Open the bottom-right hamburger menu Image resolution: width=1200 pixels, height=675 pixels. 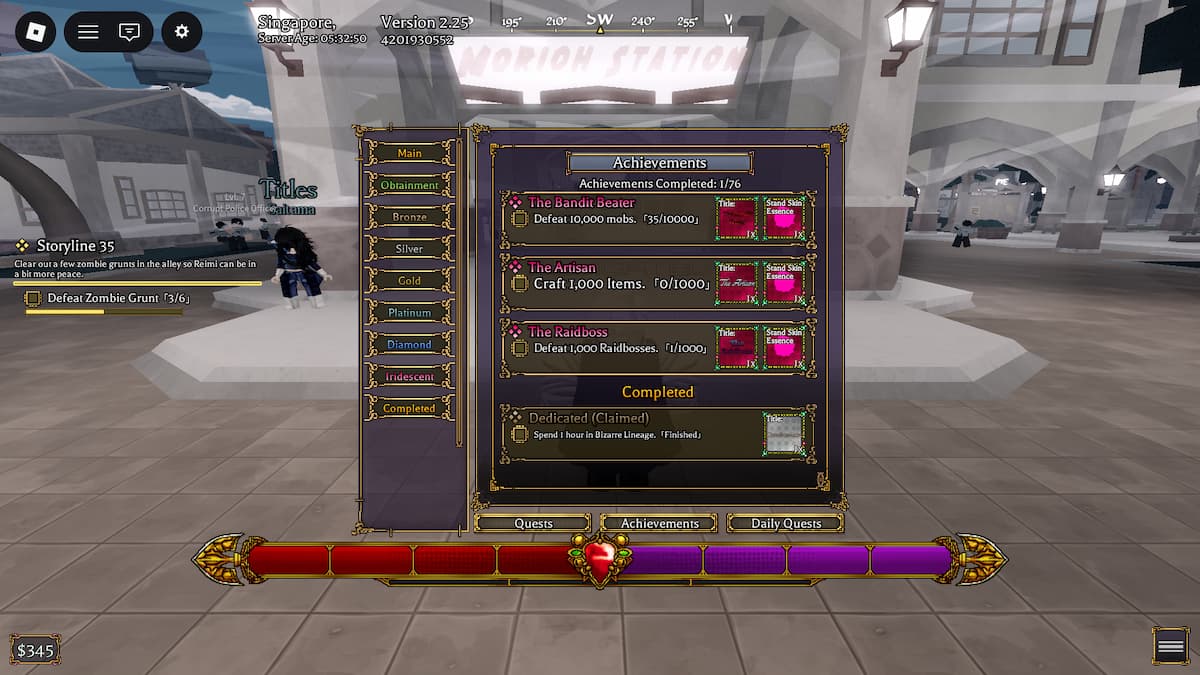pyautogui.click(x=1170, y=646)
